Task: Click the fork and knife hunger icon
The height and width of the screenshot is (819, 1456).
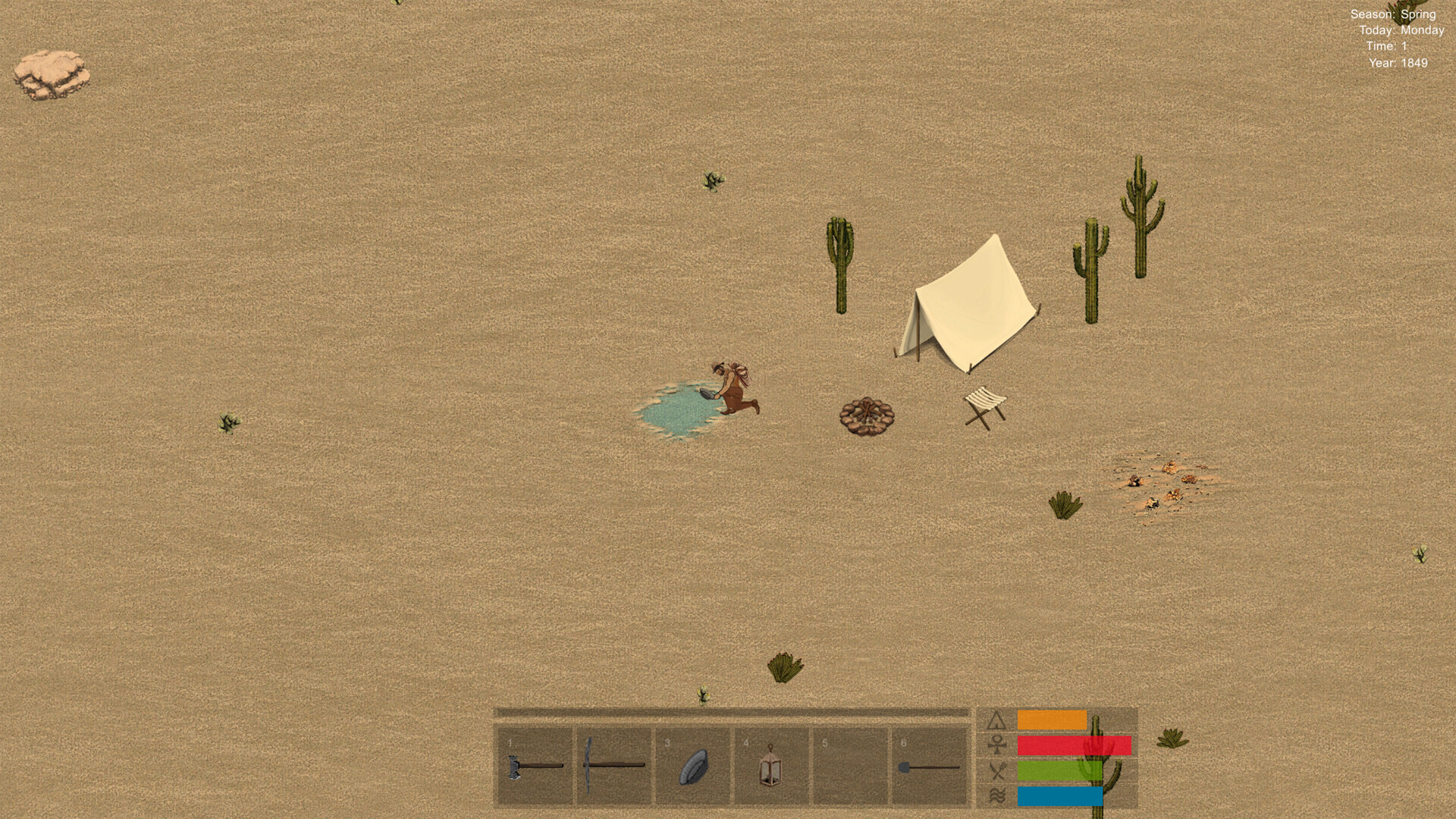Action: click(997, 770)
